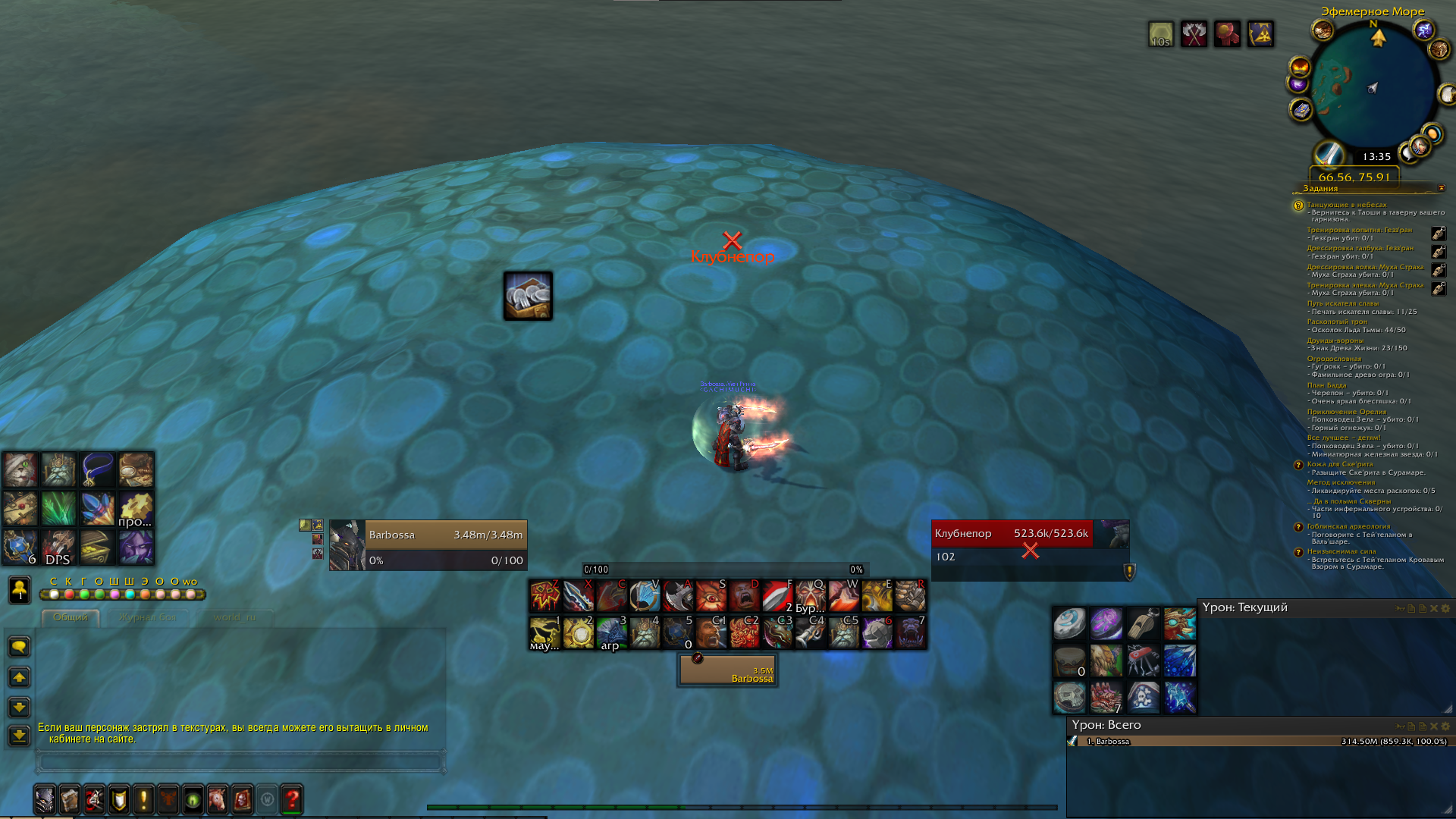Use the red eye ability on S

tap(711, 596)
